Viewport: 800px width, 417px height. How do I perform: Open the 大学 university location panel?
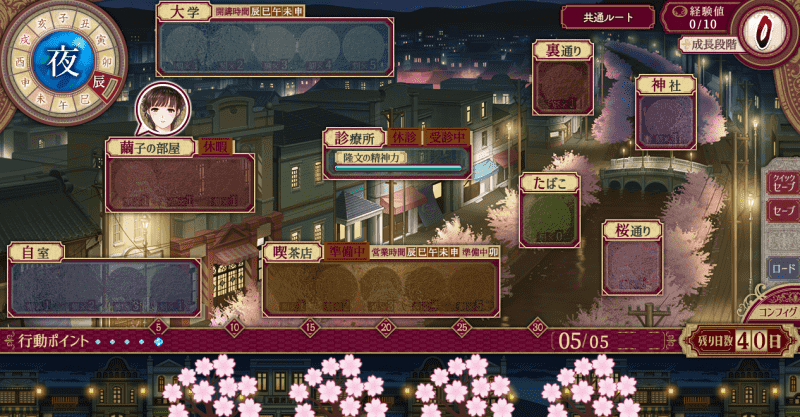tap(272, 47)
